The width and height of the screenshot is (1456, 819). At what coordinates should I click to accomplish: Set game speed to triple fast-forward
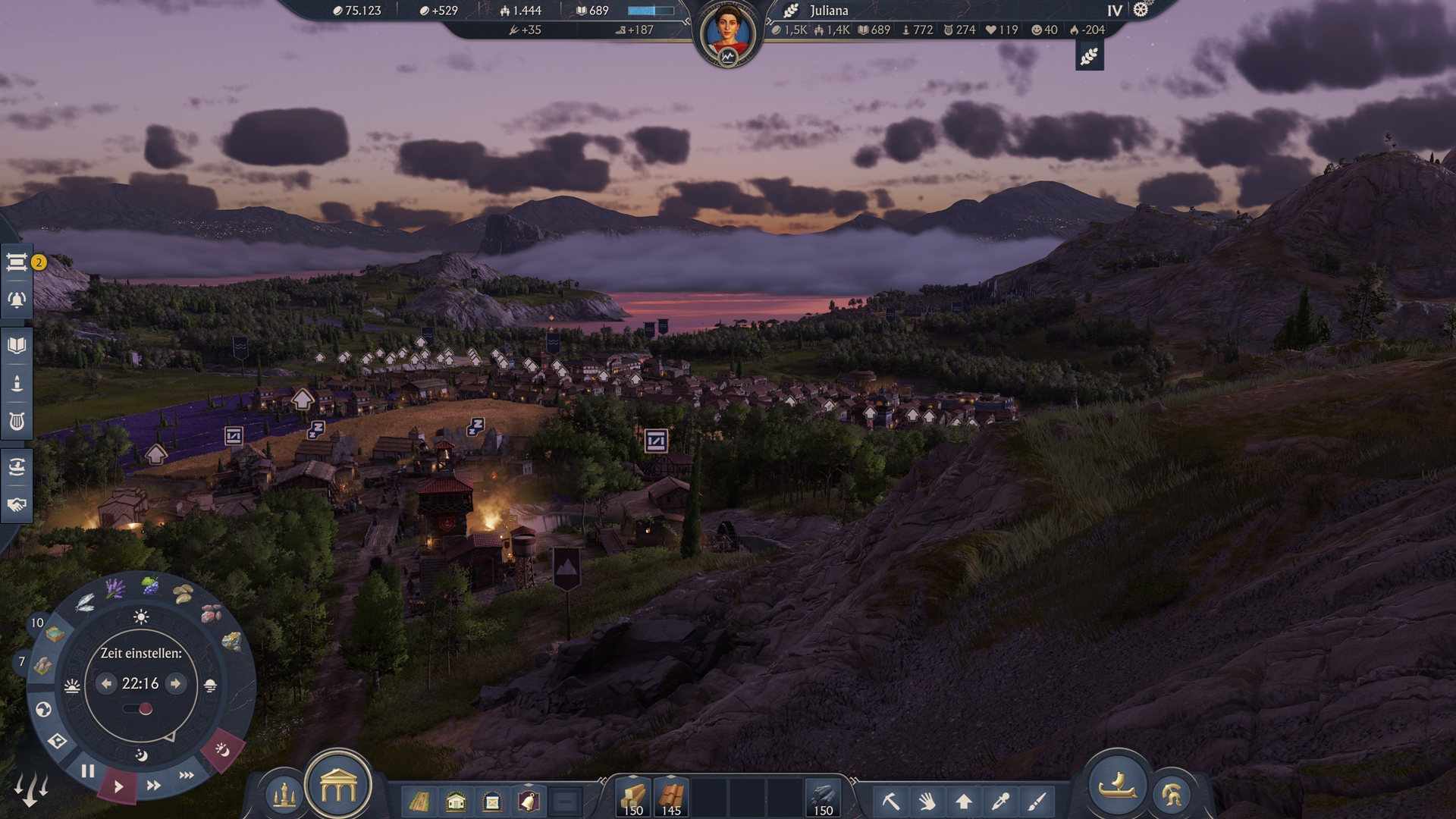(x=187, y=775)
